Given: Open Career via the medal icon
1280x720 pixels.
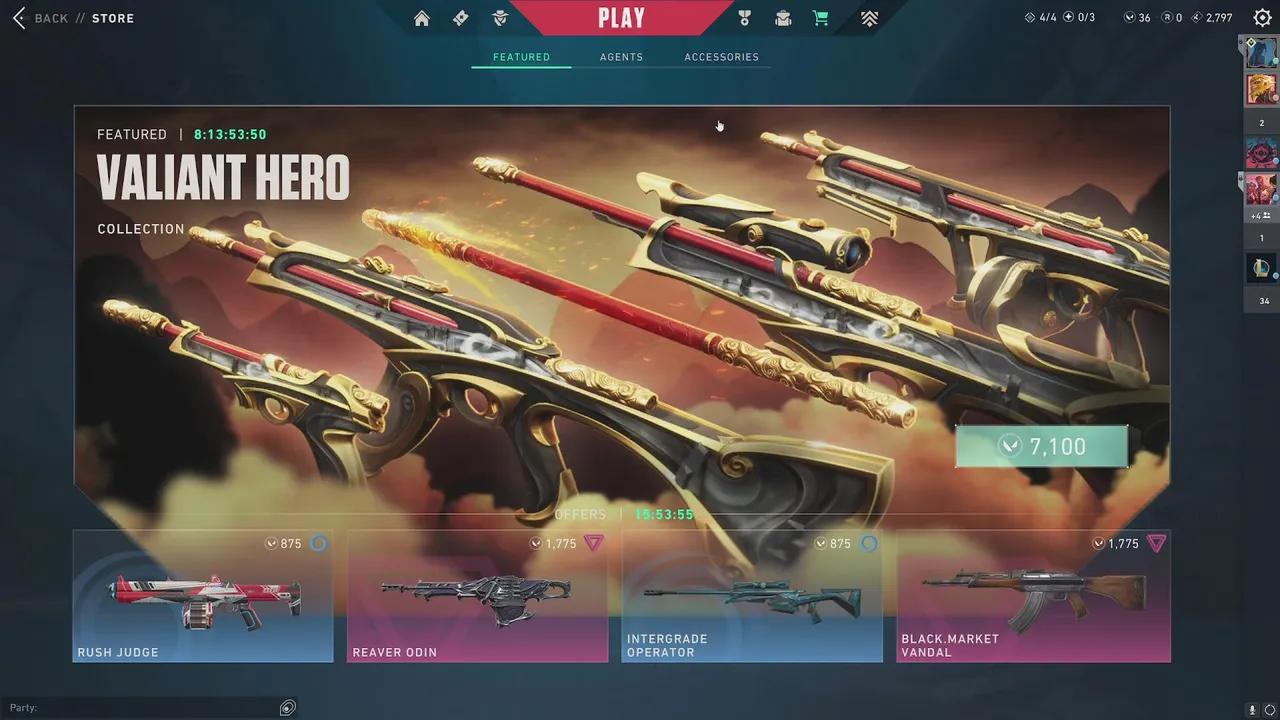Looking at the screenshot, I should coord(743,18).
